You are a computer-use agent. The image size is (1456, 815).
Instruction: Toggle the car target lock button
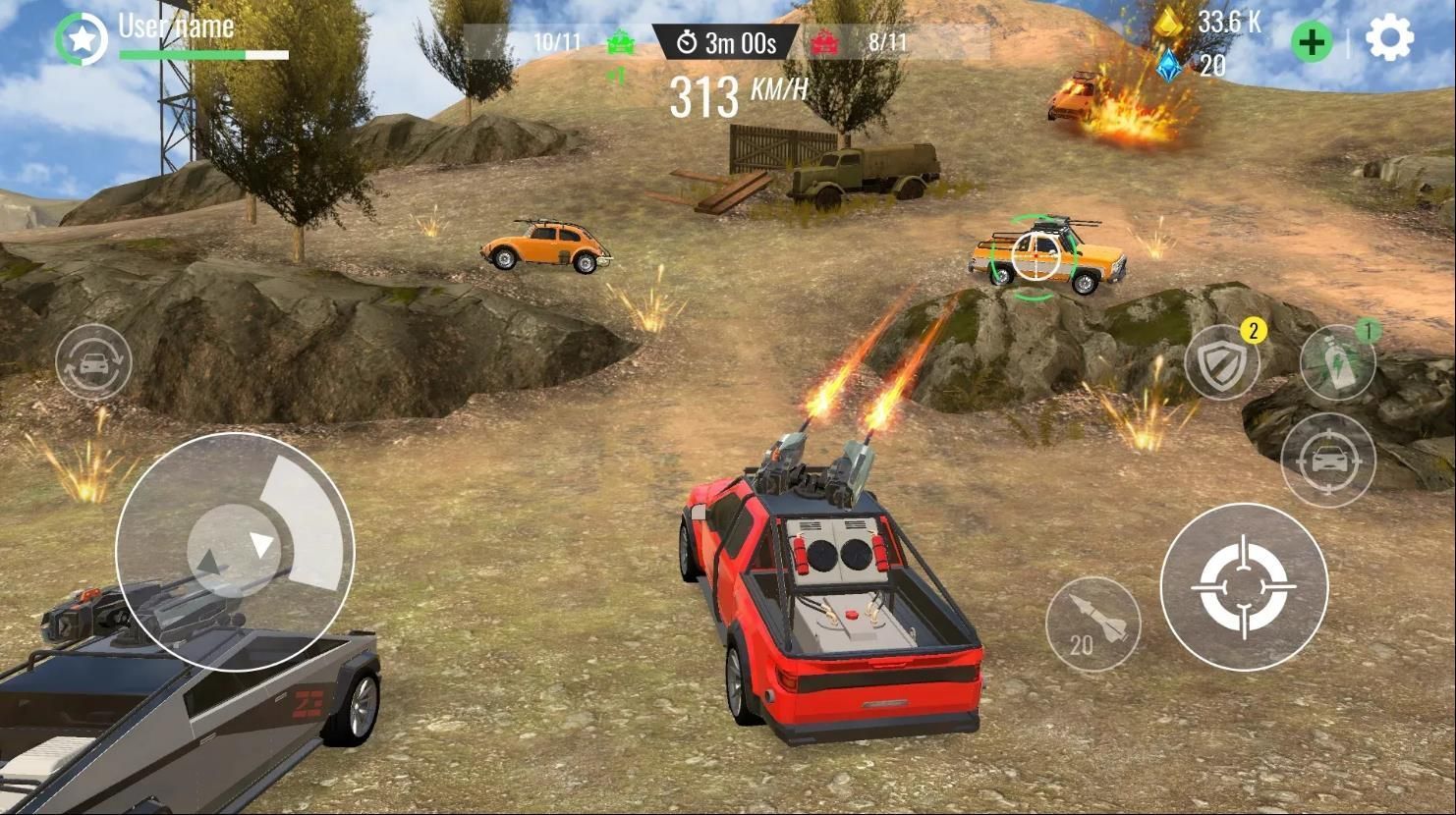[x=1328, y=460]
